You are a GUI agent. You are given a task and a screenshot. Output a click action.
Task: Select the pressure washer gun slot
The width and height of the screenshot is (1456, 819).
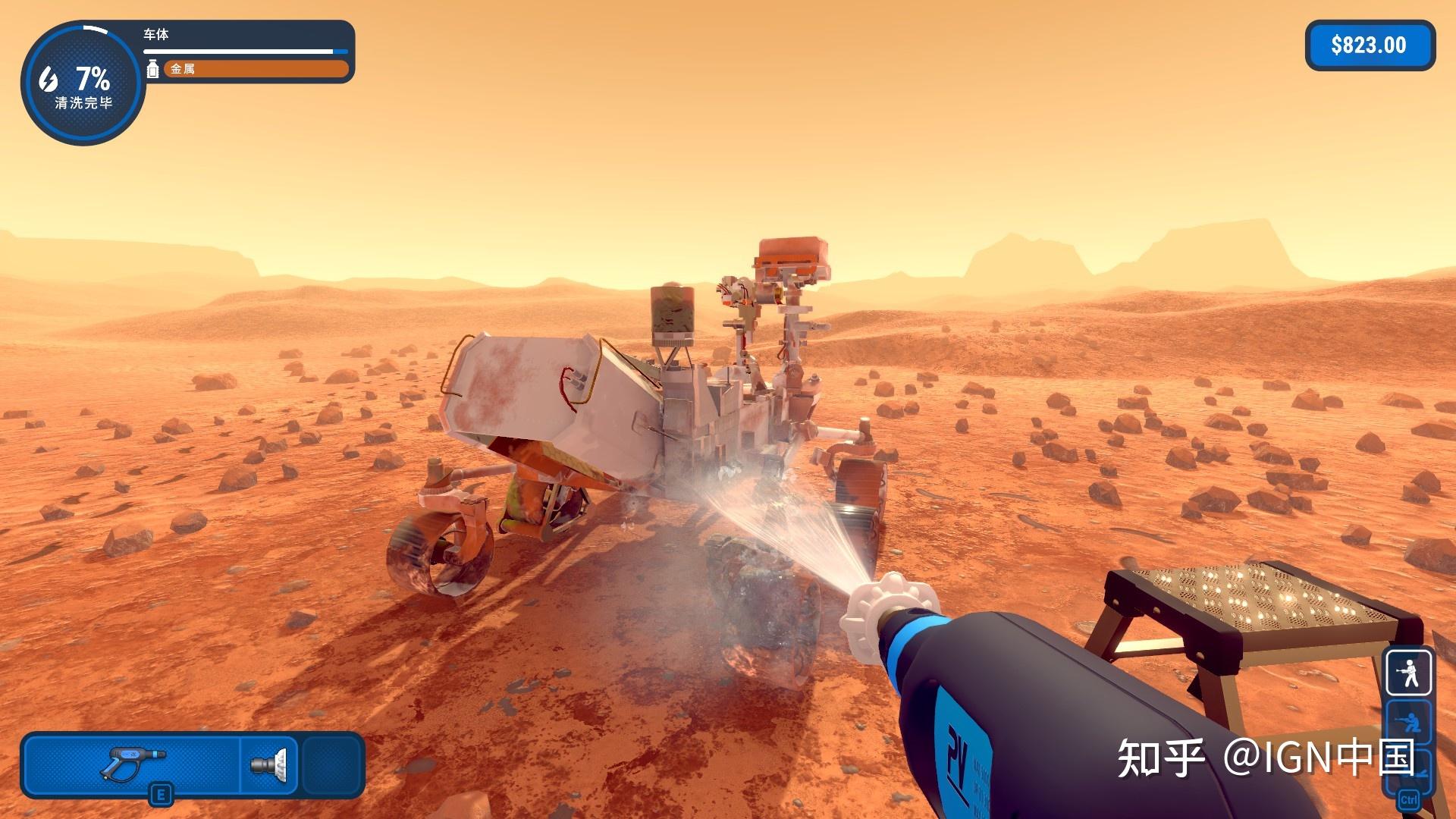(133, 764)
